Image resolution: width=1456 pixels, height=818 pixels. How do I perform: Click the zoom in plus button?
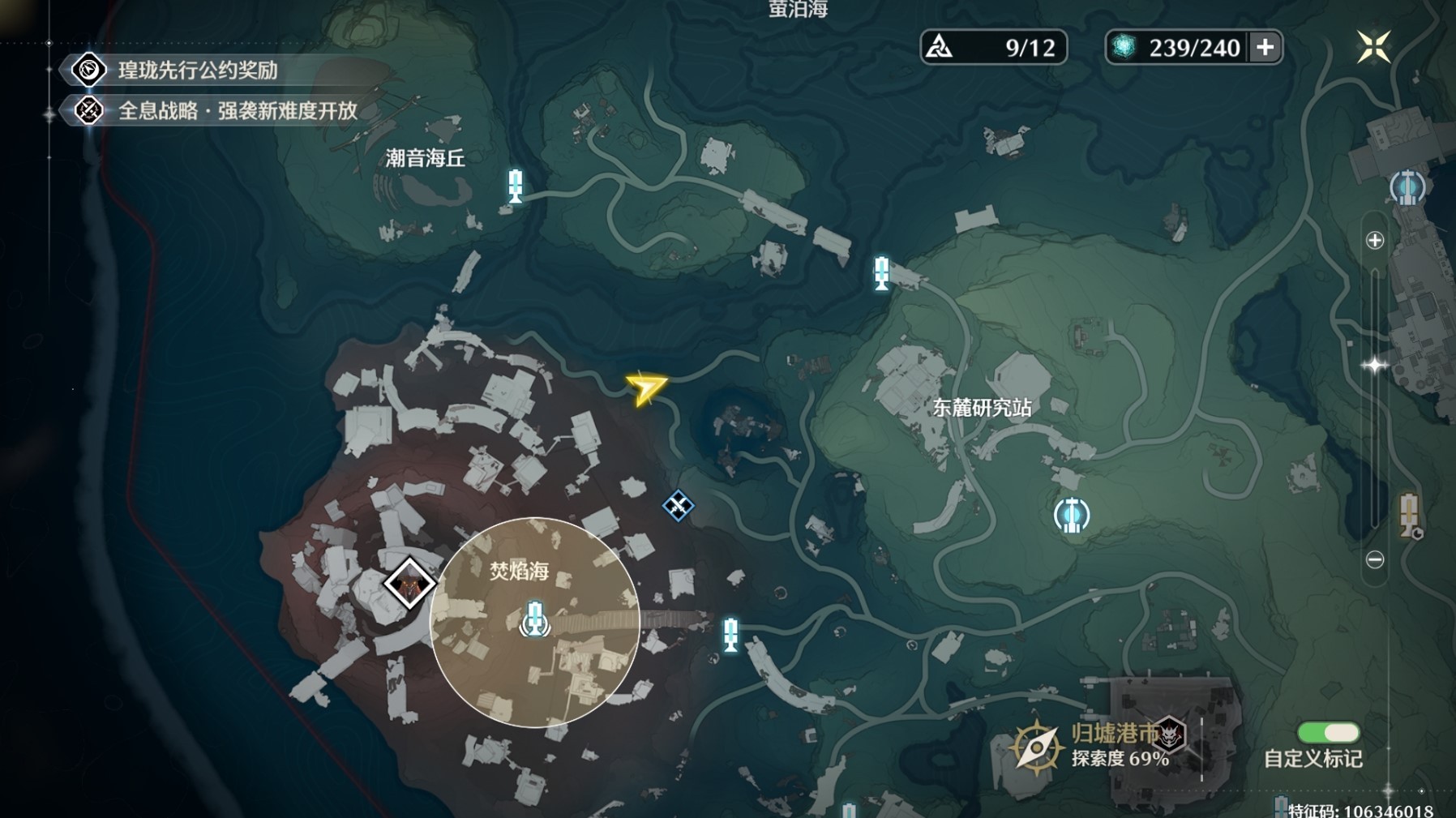pyautogui.click(x=1376, y=238)
